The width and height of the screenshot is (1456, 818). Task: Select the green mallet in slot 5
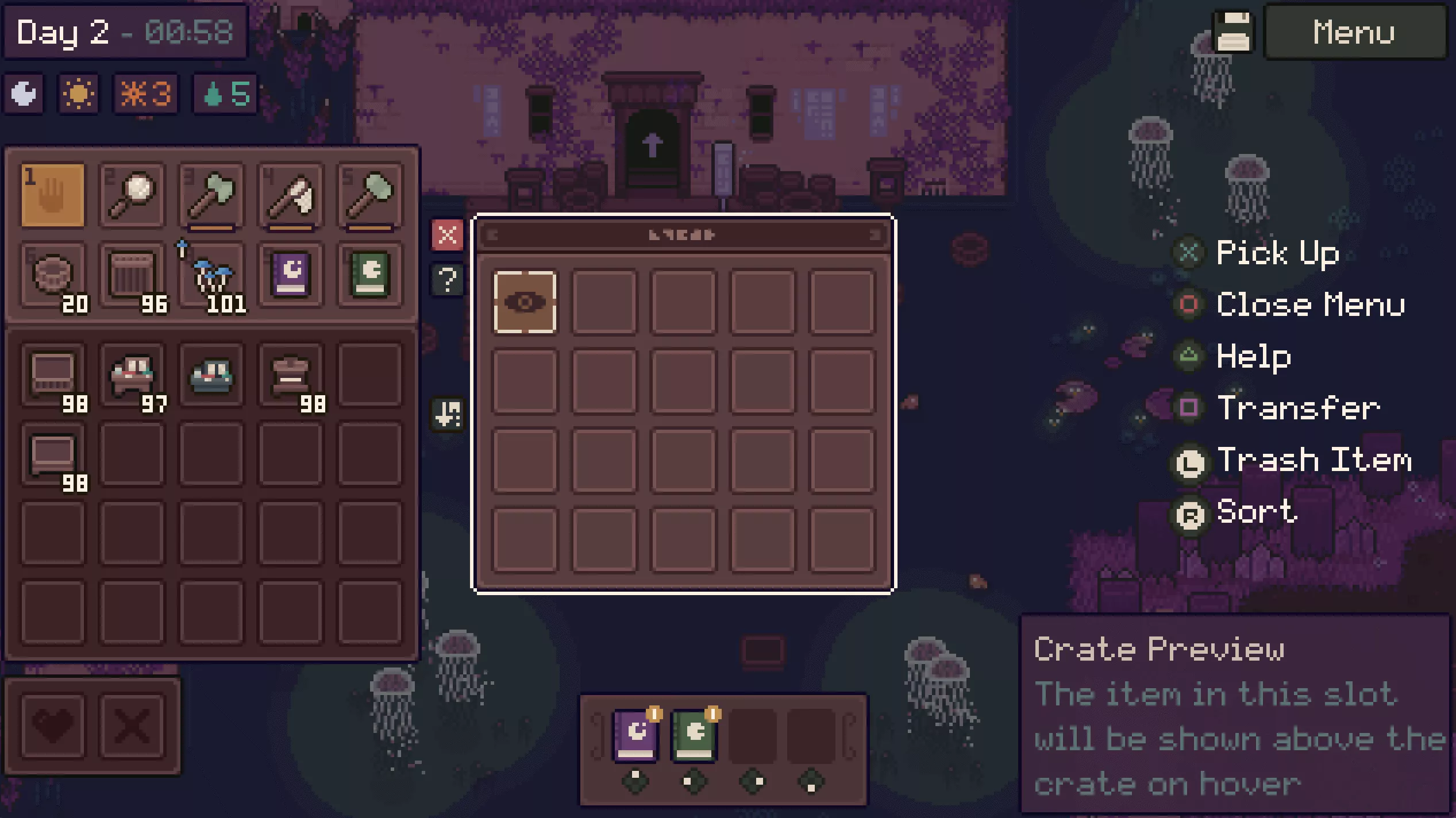(x=370, y=195)
